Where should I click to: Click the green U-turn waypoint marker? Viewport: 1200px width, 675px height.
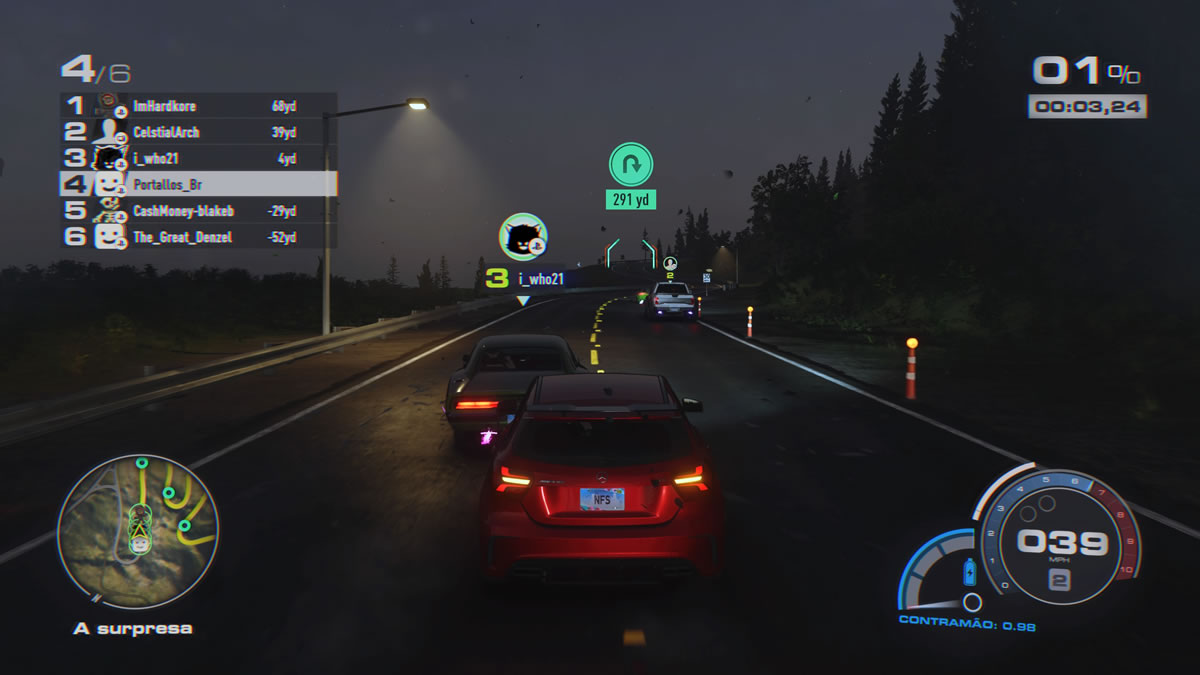[x=631, y=164]
